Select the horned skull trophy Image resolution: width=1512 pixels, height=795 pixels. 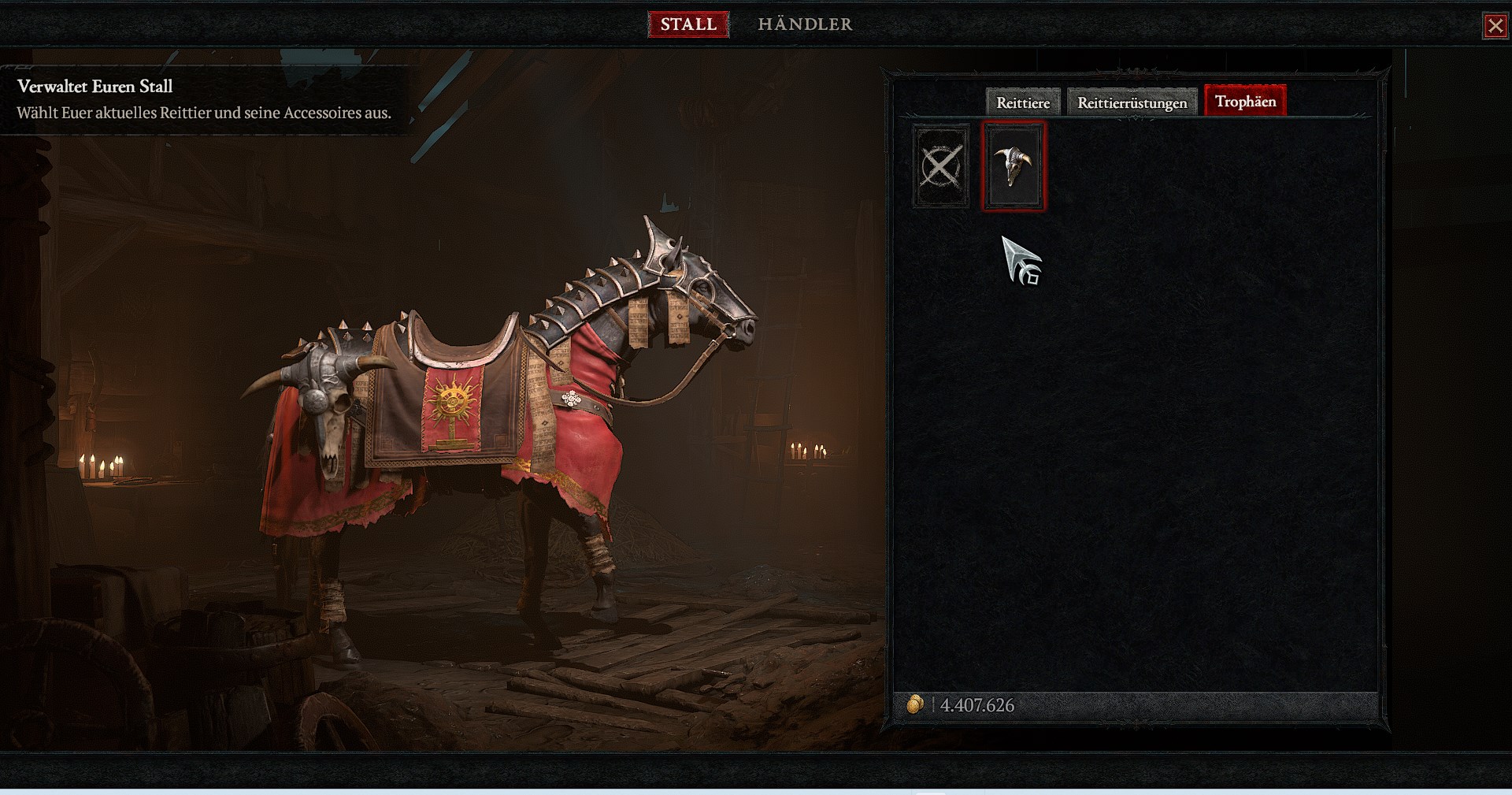pyautogui.click(x=1014, y=166)
